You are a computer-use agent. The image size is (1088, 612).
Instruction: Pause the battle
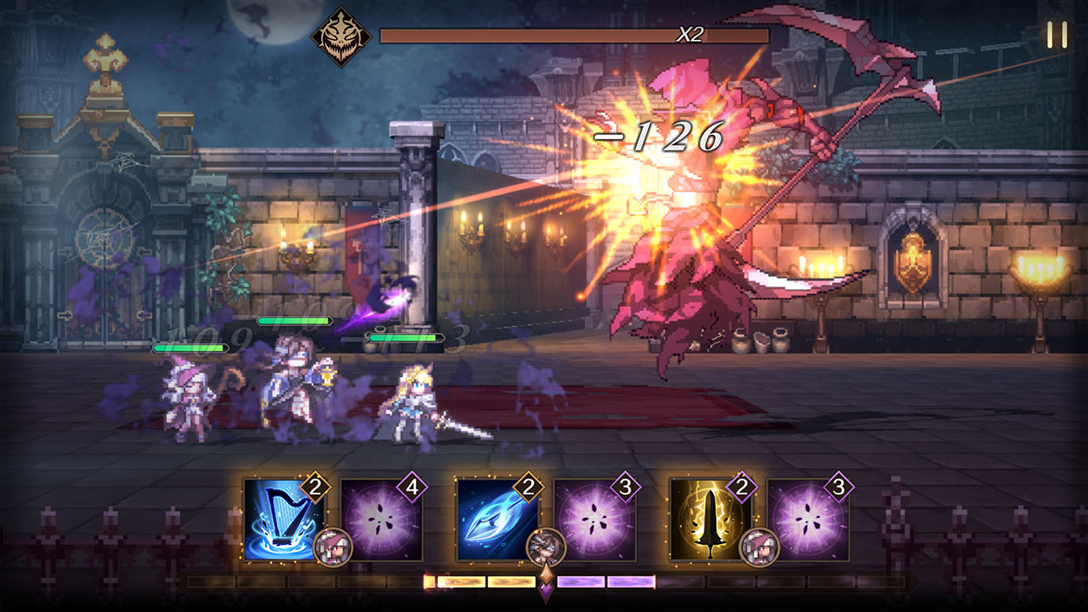click(x=1056, y=36)
